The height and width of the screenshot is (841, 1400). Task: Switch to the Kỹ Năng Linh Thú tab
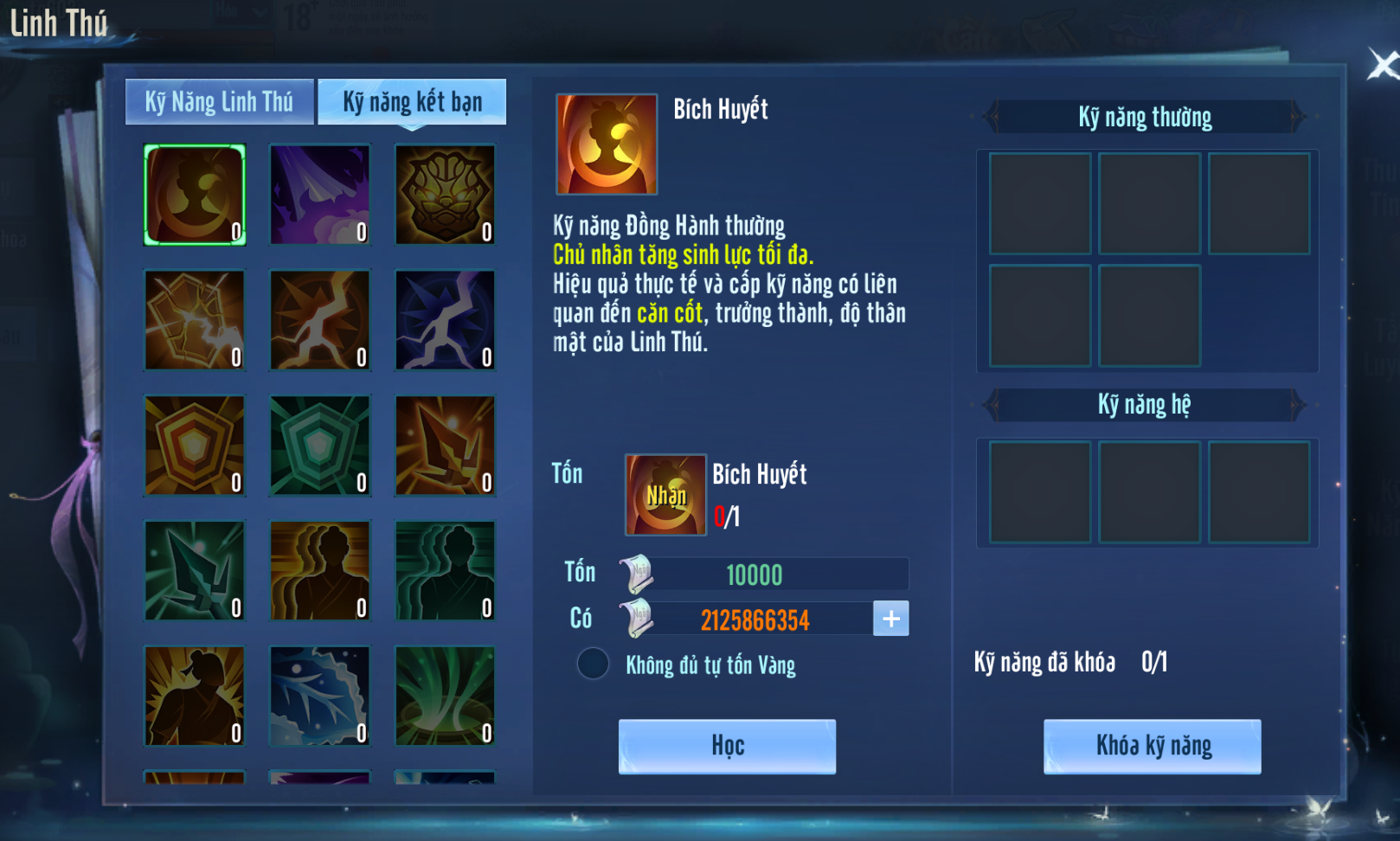219,102
